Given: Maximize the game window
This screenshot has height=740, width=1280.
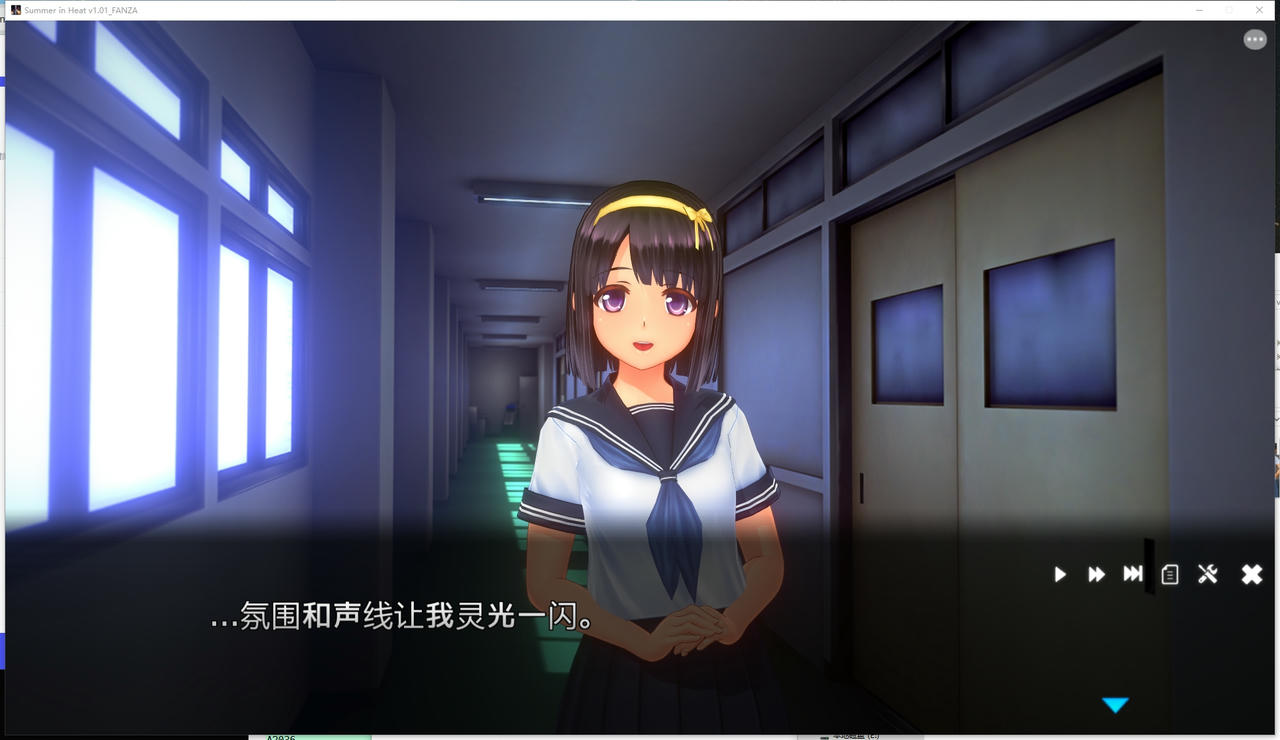Looking at the screenshot, I should click(1229, 10).
